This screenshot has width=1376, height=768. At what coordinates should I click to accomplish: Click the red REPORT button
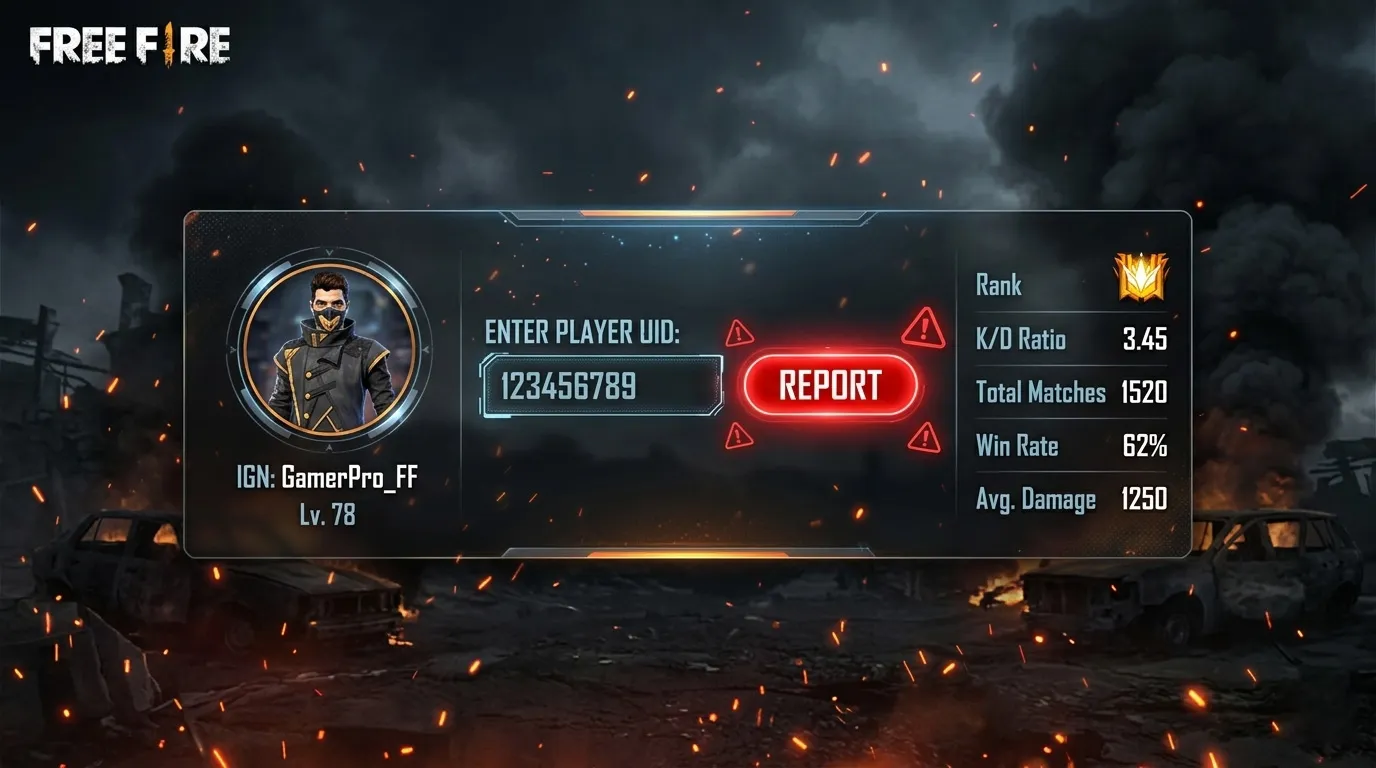830,386
